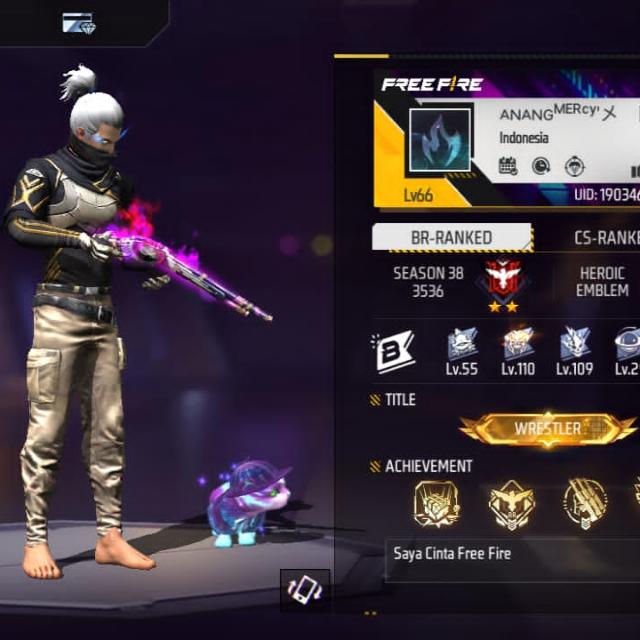The height and width of the screenshot is (640, 640).
Task: View the eagle achievement badge
Action: coord(511,503)
